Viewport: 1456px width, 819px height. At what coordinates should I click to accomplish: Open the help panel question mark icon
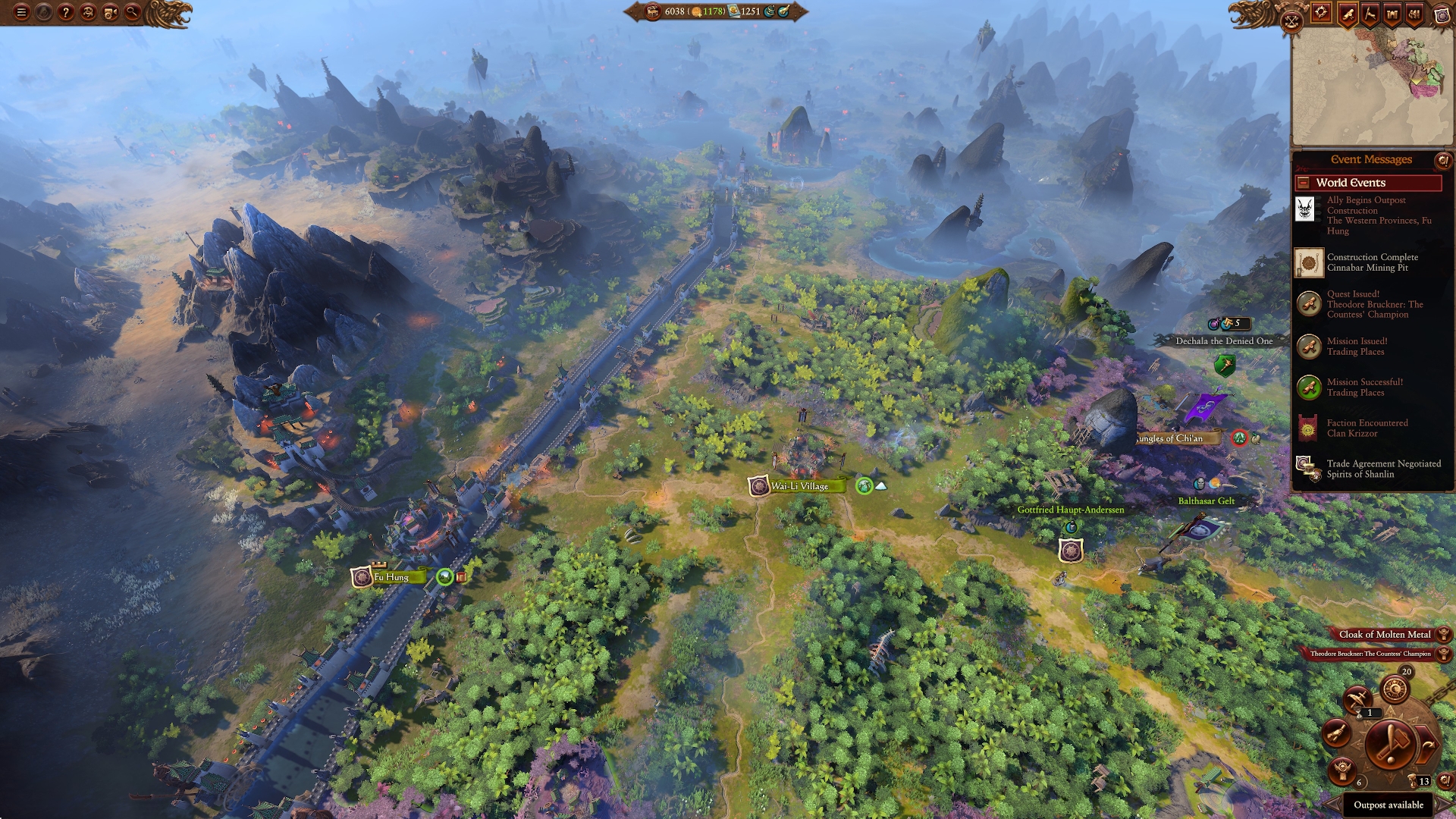point(65,11)
